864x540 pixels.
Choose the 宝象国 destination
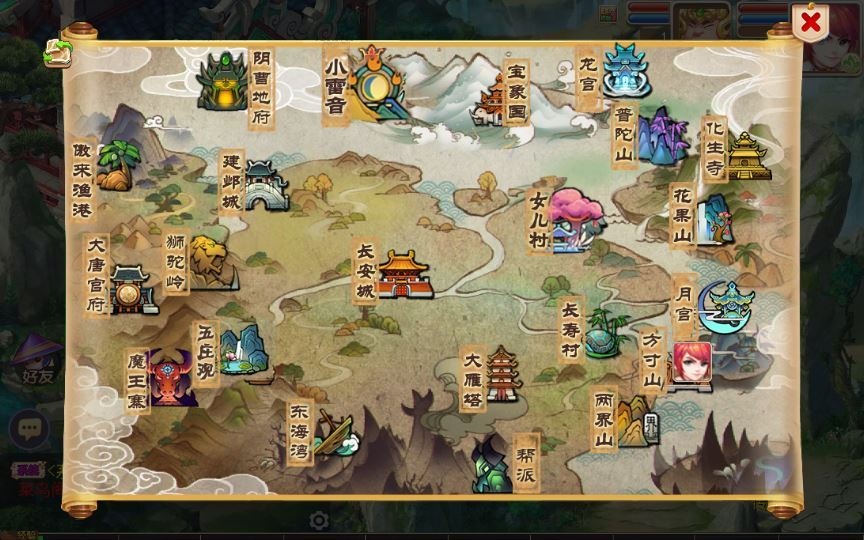point(495,98)
